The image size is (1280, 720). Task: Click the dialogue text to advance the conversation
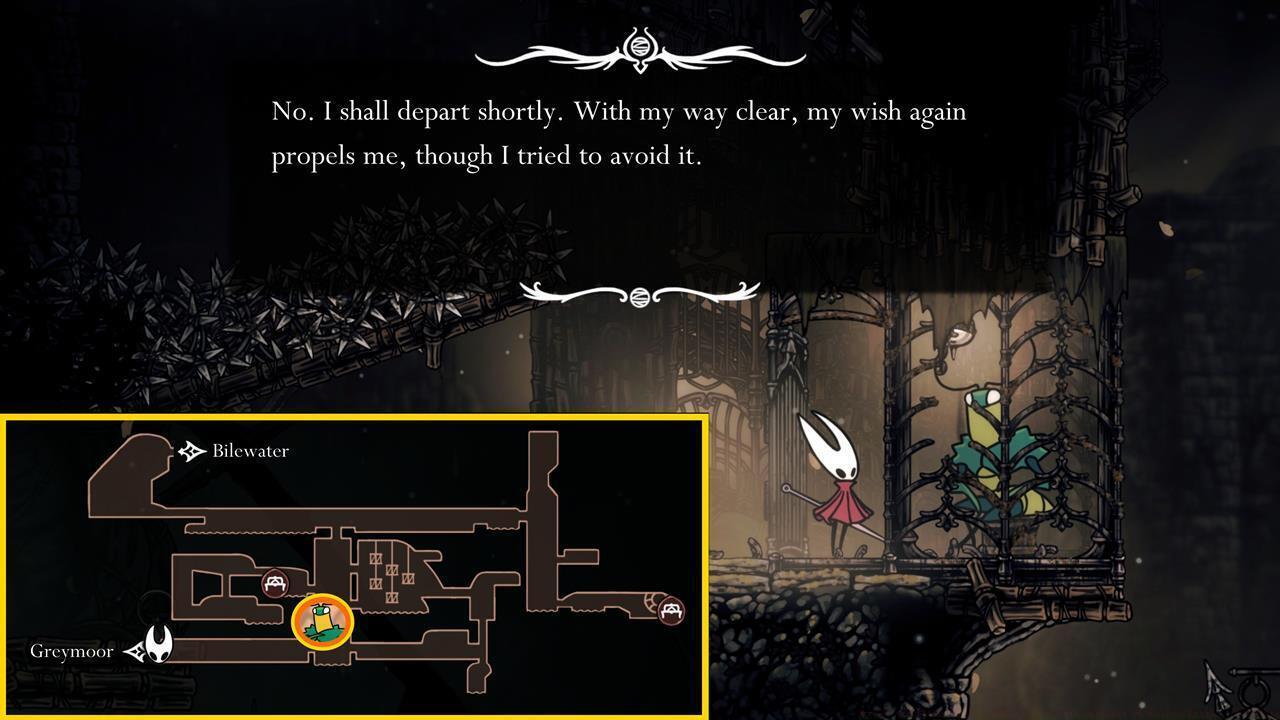point(617,133)
